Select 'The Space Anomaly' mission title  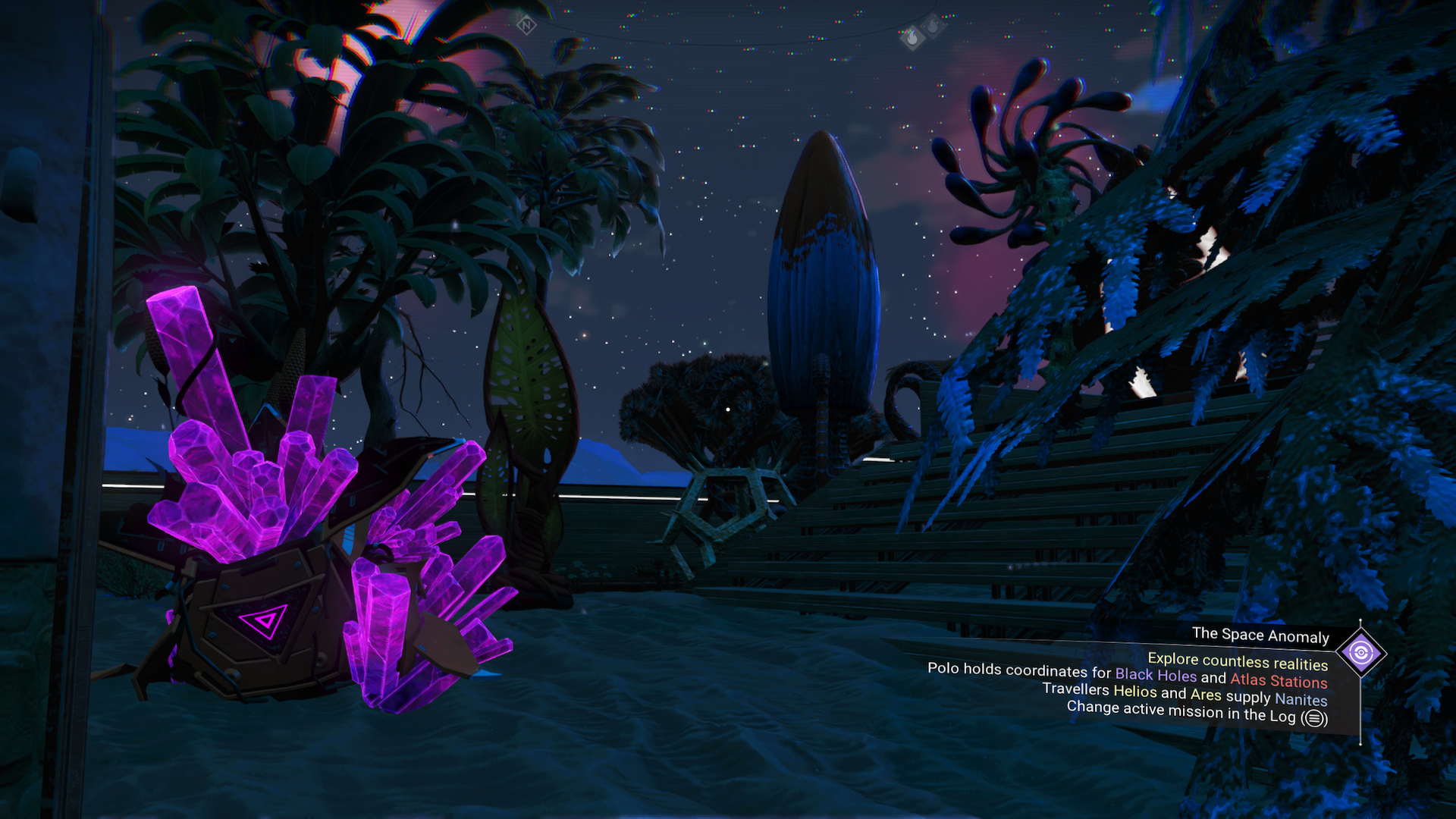[x=1261, y=636]
